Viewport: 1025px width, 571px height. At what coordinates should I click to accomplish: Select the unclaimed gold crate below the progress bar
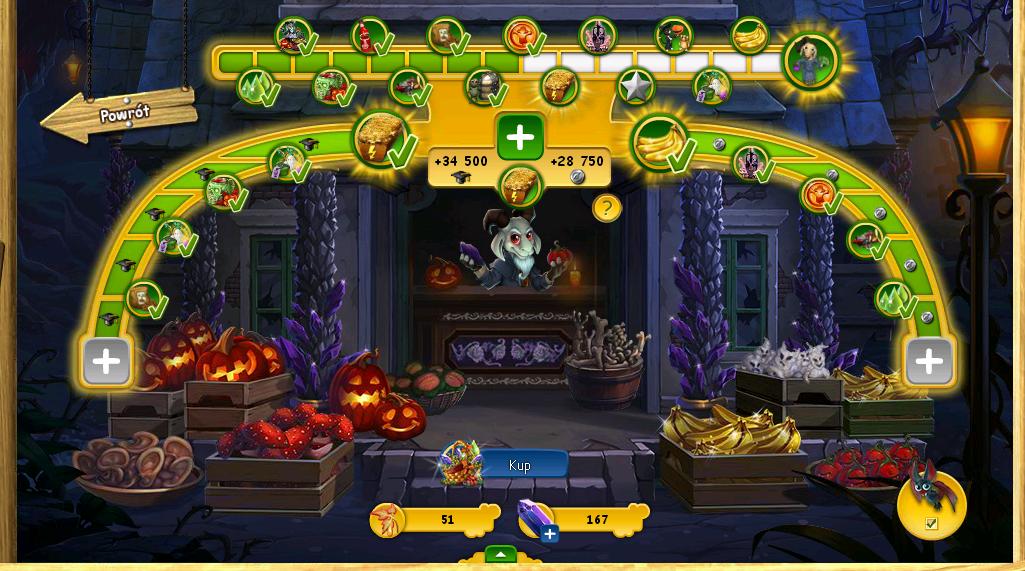[560, 87]
